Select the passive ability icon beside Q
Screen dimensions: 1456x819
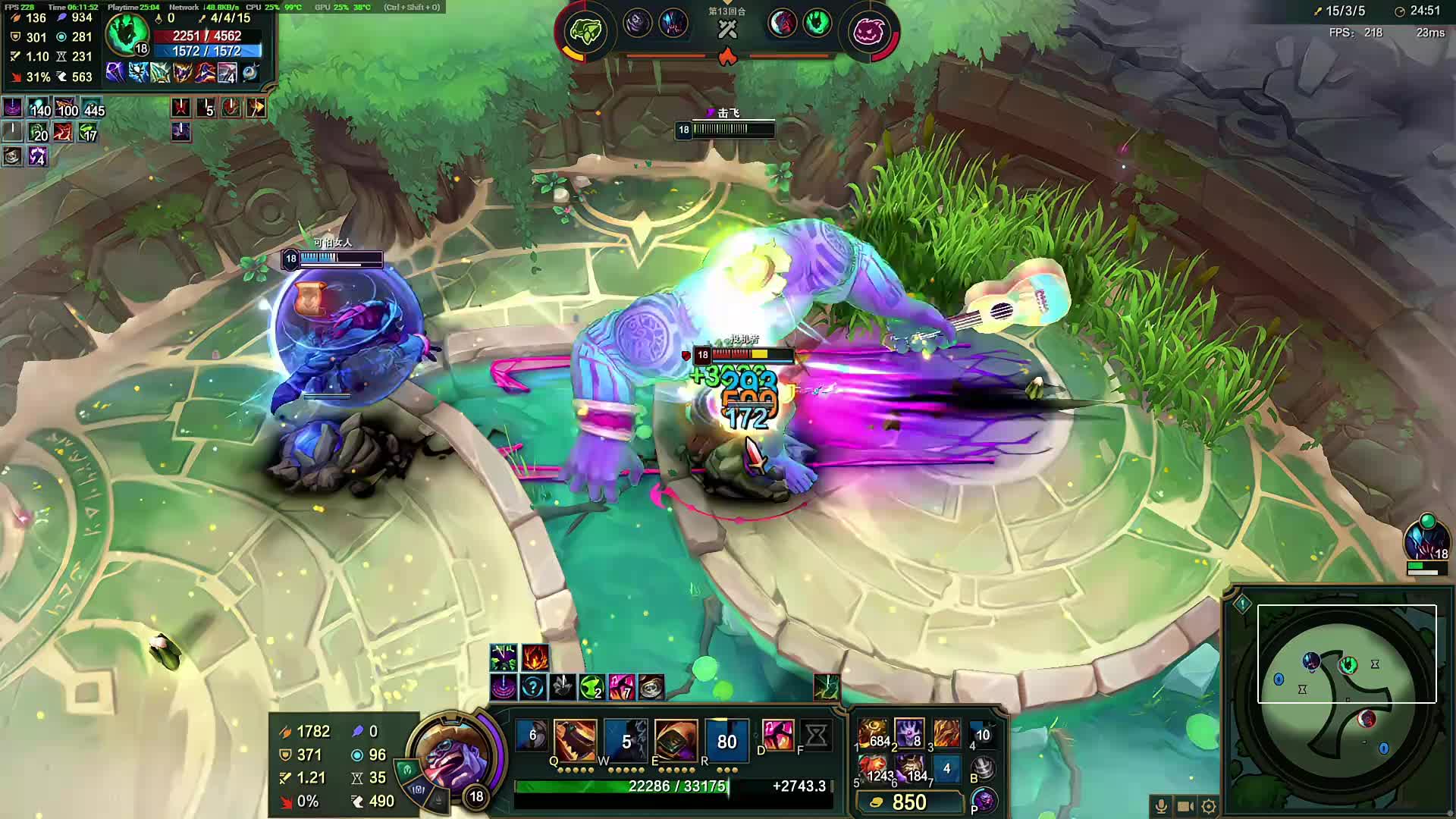pos(532,735)
